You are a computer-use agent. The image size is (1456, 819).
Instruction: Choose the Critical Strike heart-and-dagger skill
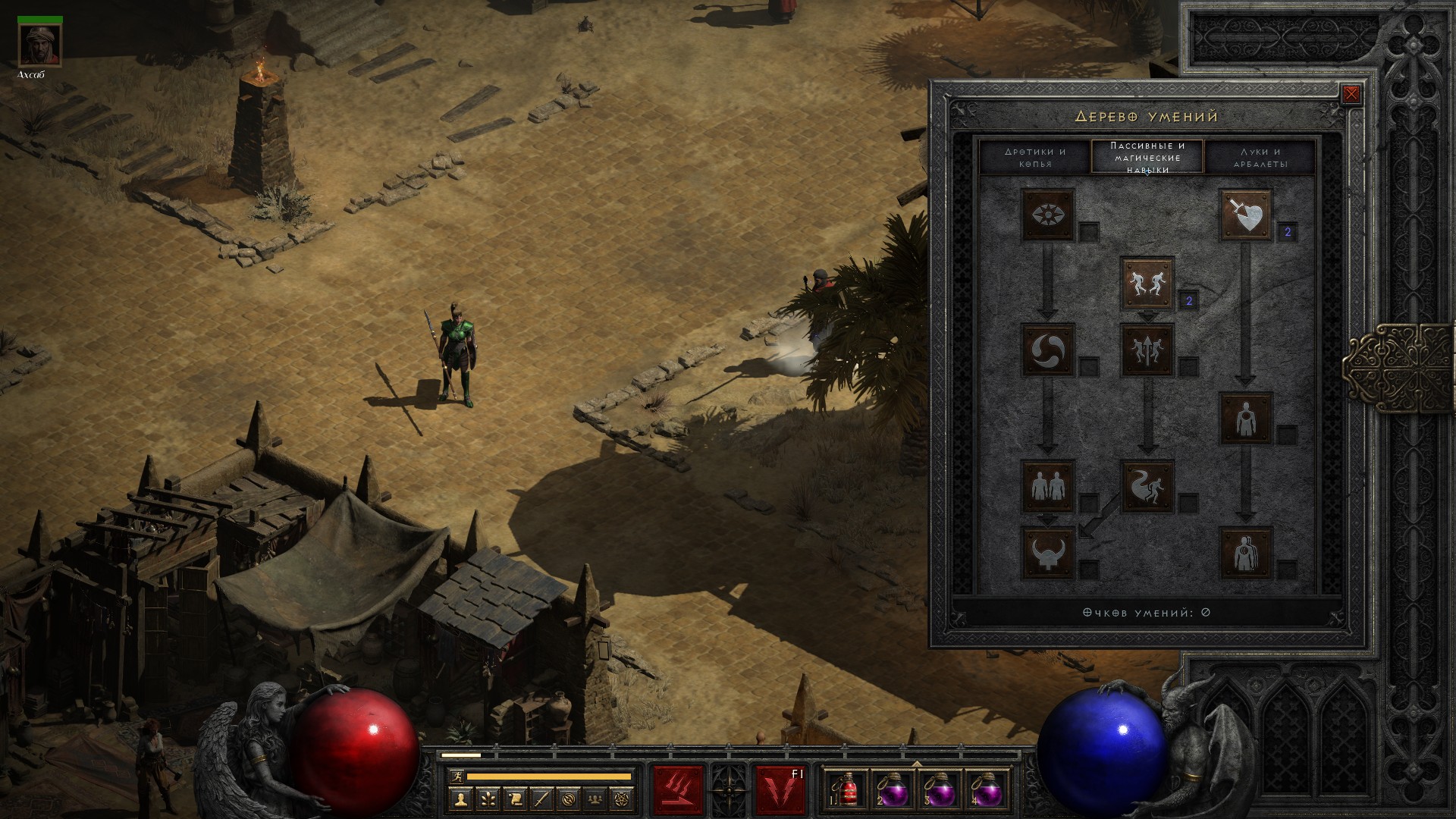(1245, 215)
